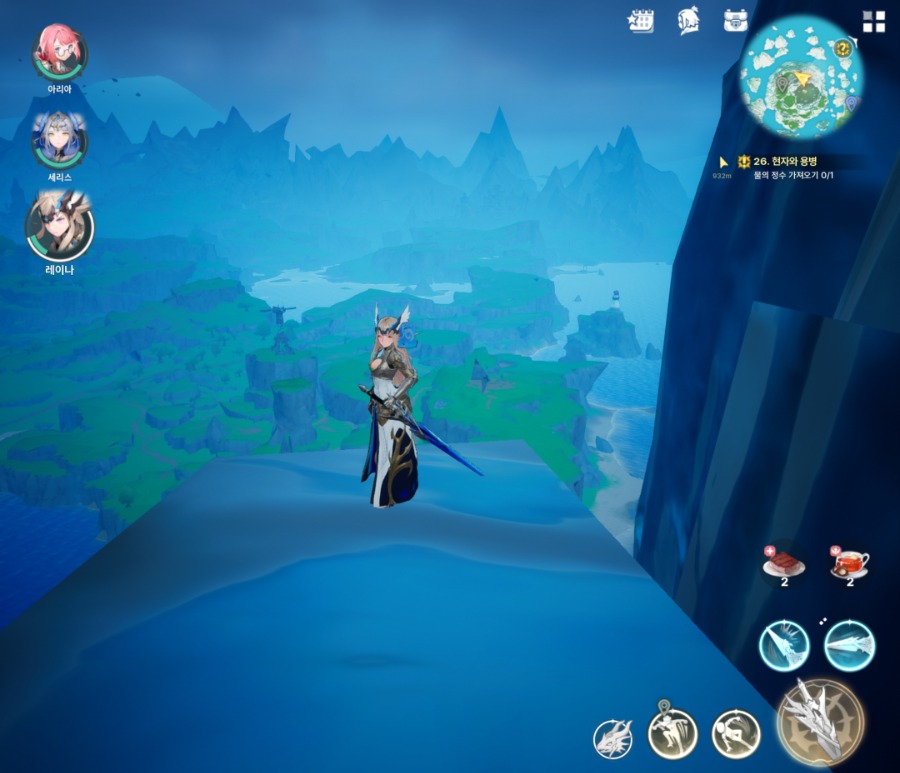Activate the sprint running figure button
The height and width of the screenshot is (773, 900).
(671, 735)
